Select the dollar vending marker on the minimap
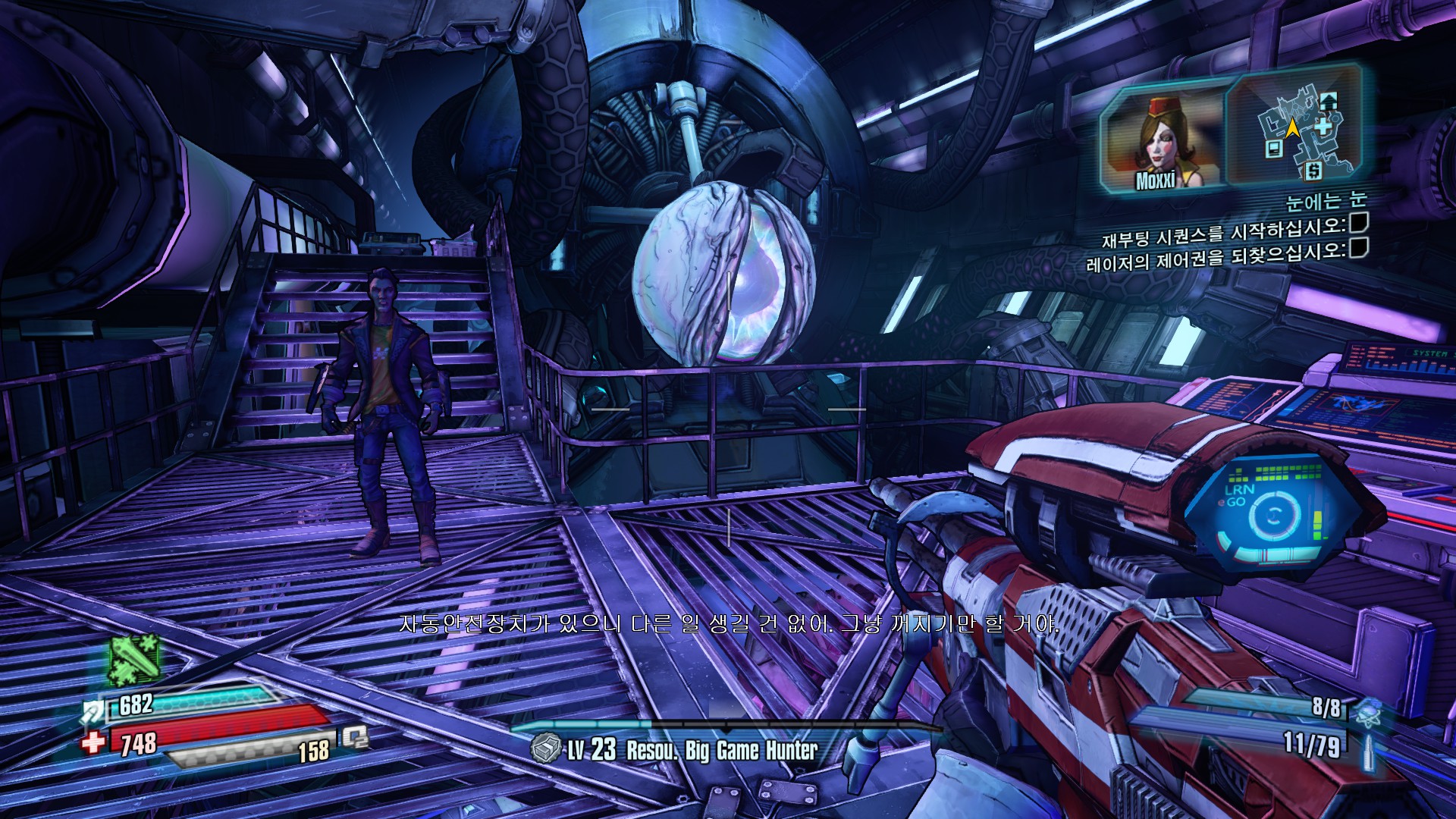The image size is (1456, 819). pyautogui.click(x=1313, y=171)
